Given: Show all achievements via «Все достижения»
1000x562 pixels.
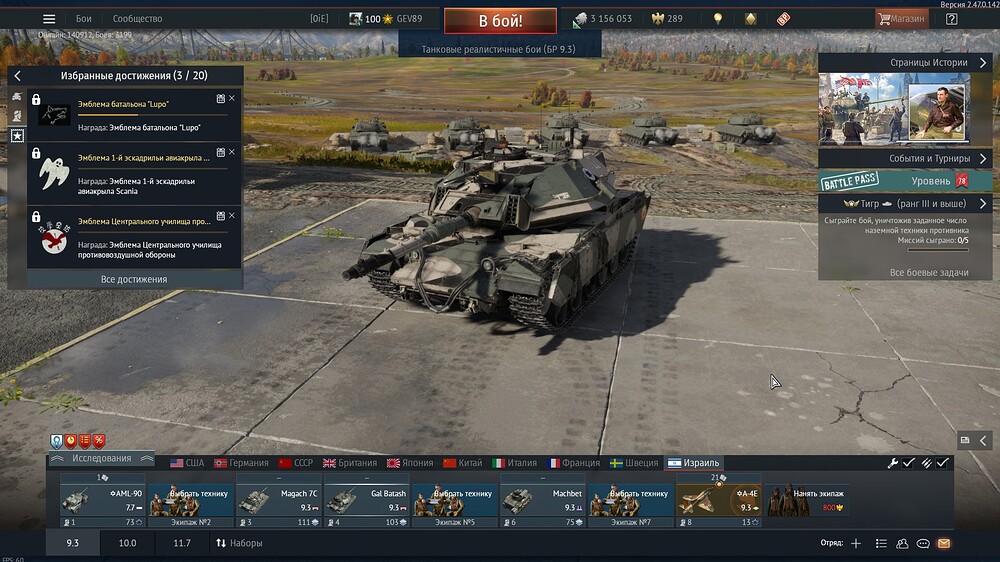Looking at the screenshot, I should (x=134, y=279).
